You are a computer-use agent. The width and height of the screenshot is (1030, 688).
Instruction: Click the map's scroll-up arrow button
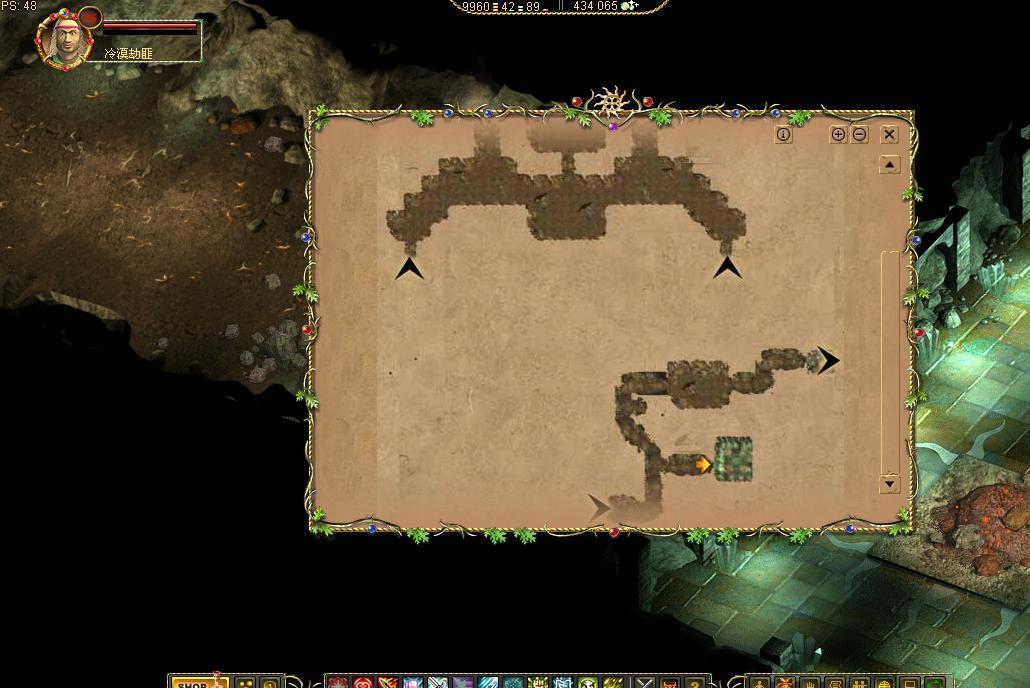[889, 164]
